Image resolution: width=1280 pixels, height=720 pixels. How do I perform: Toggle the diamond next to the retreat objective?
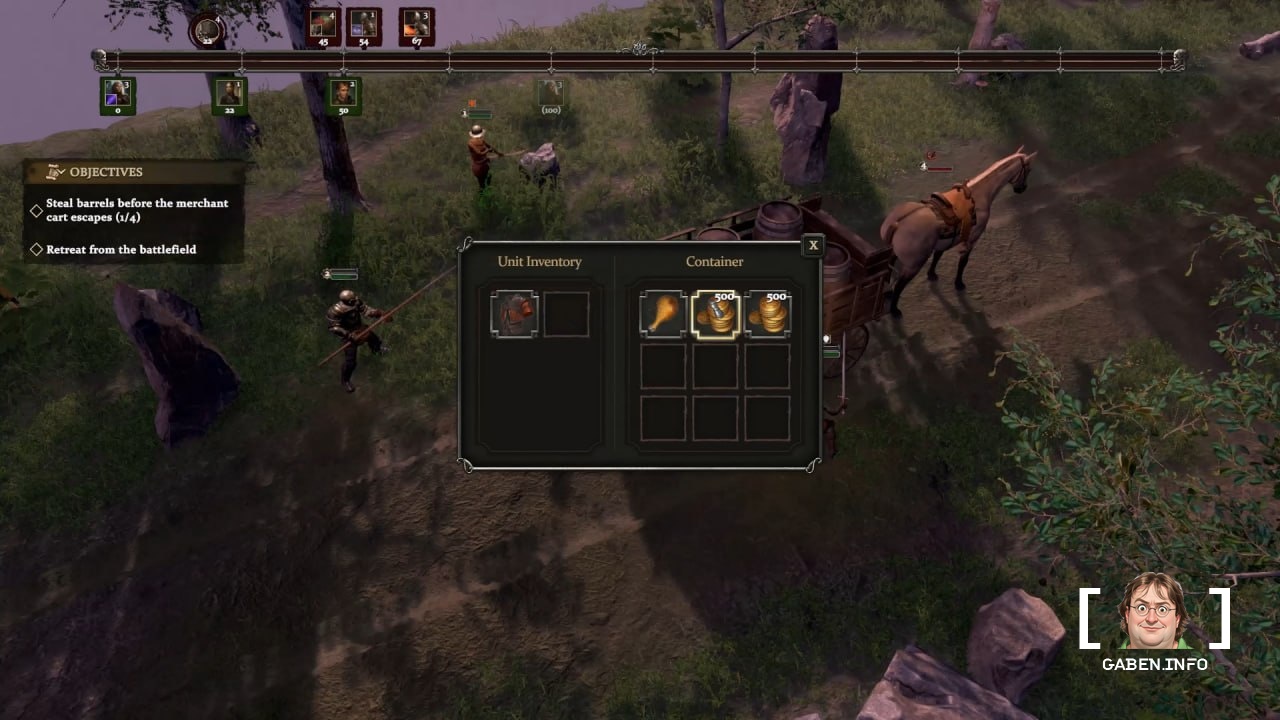35,249
